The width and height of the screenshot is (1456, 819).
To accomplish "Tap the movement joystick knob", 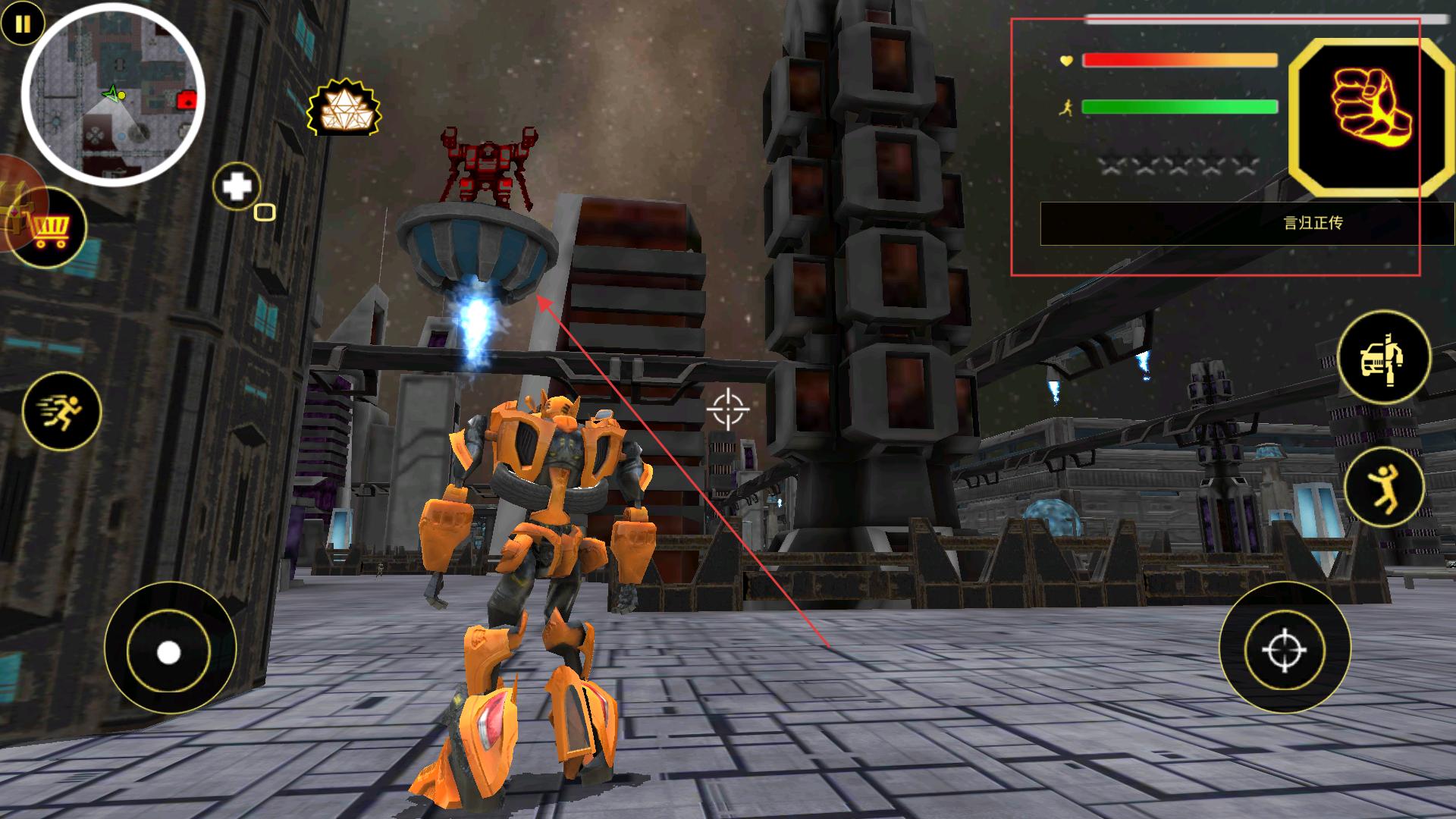I will coord(168,651).
